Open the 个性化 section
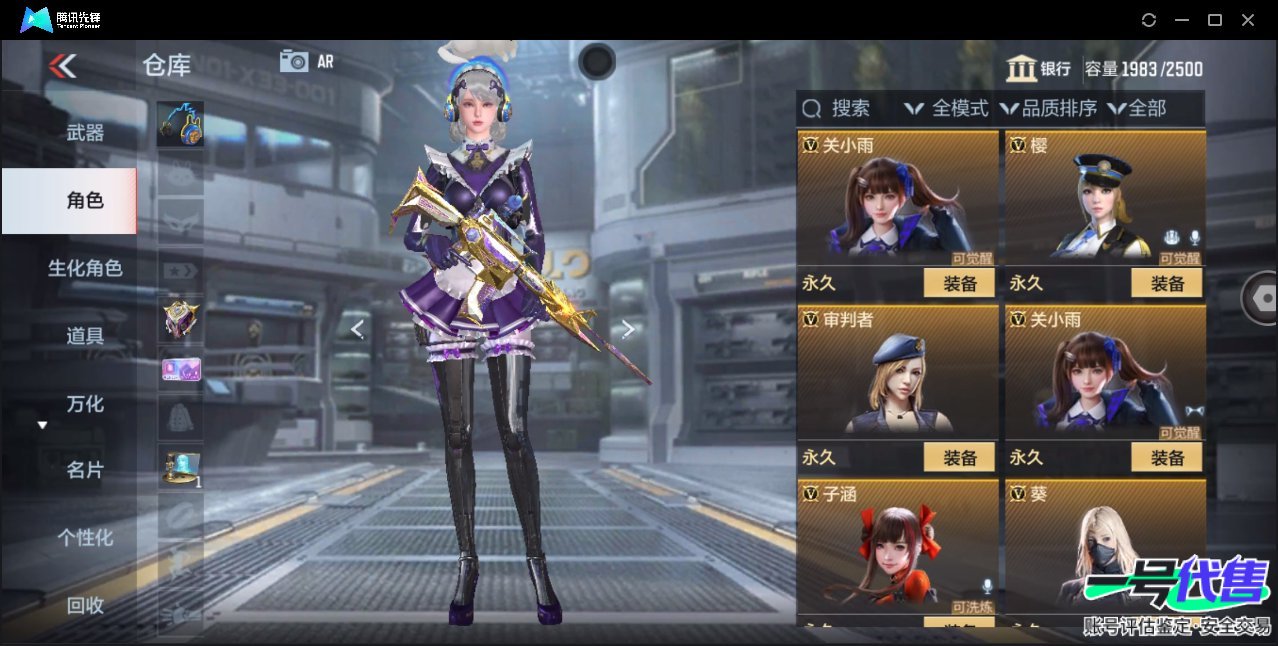Screen dimensions: 1278x646 point(85,537)
